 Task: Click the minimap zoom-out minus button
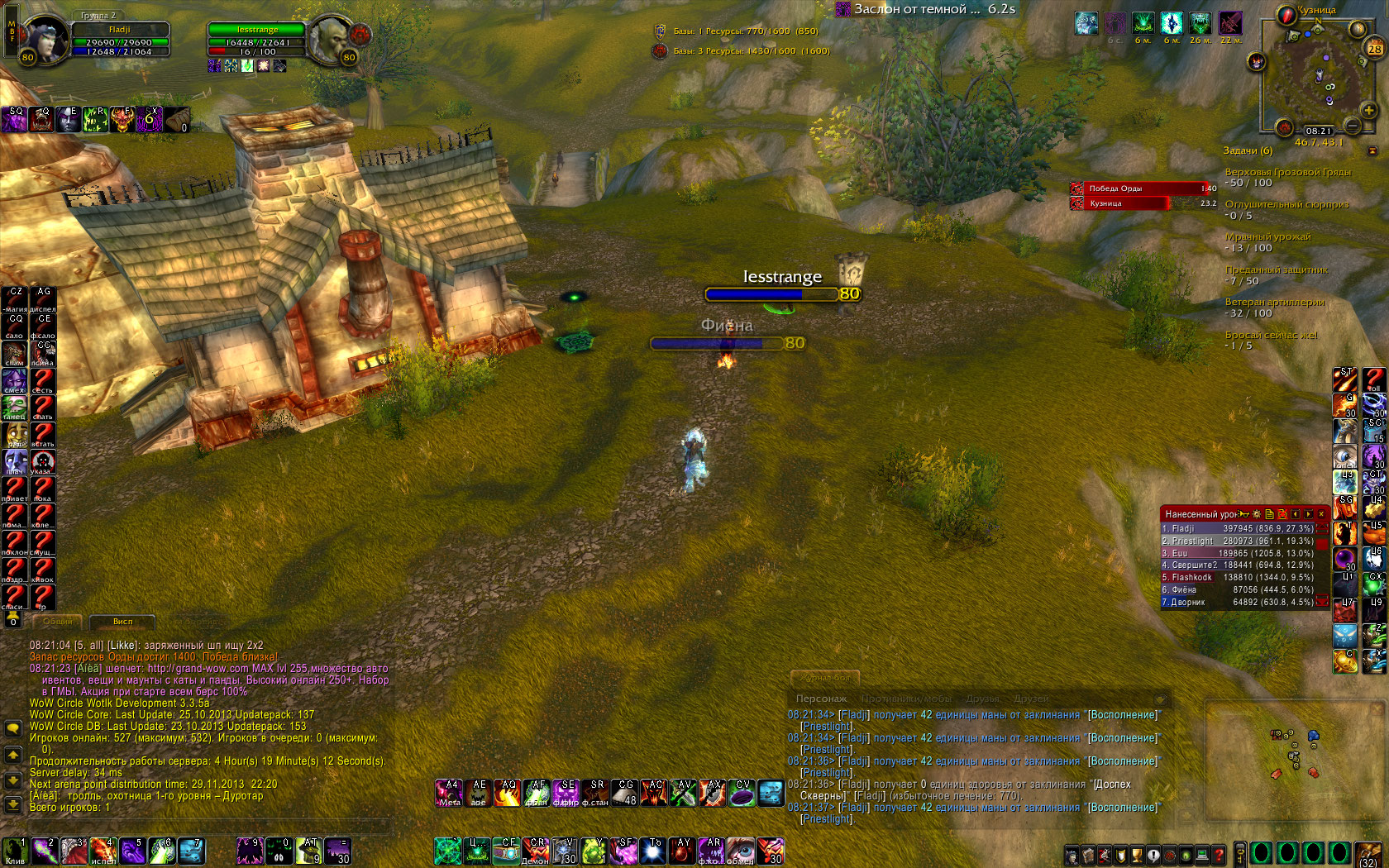coord(1353,126)
